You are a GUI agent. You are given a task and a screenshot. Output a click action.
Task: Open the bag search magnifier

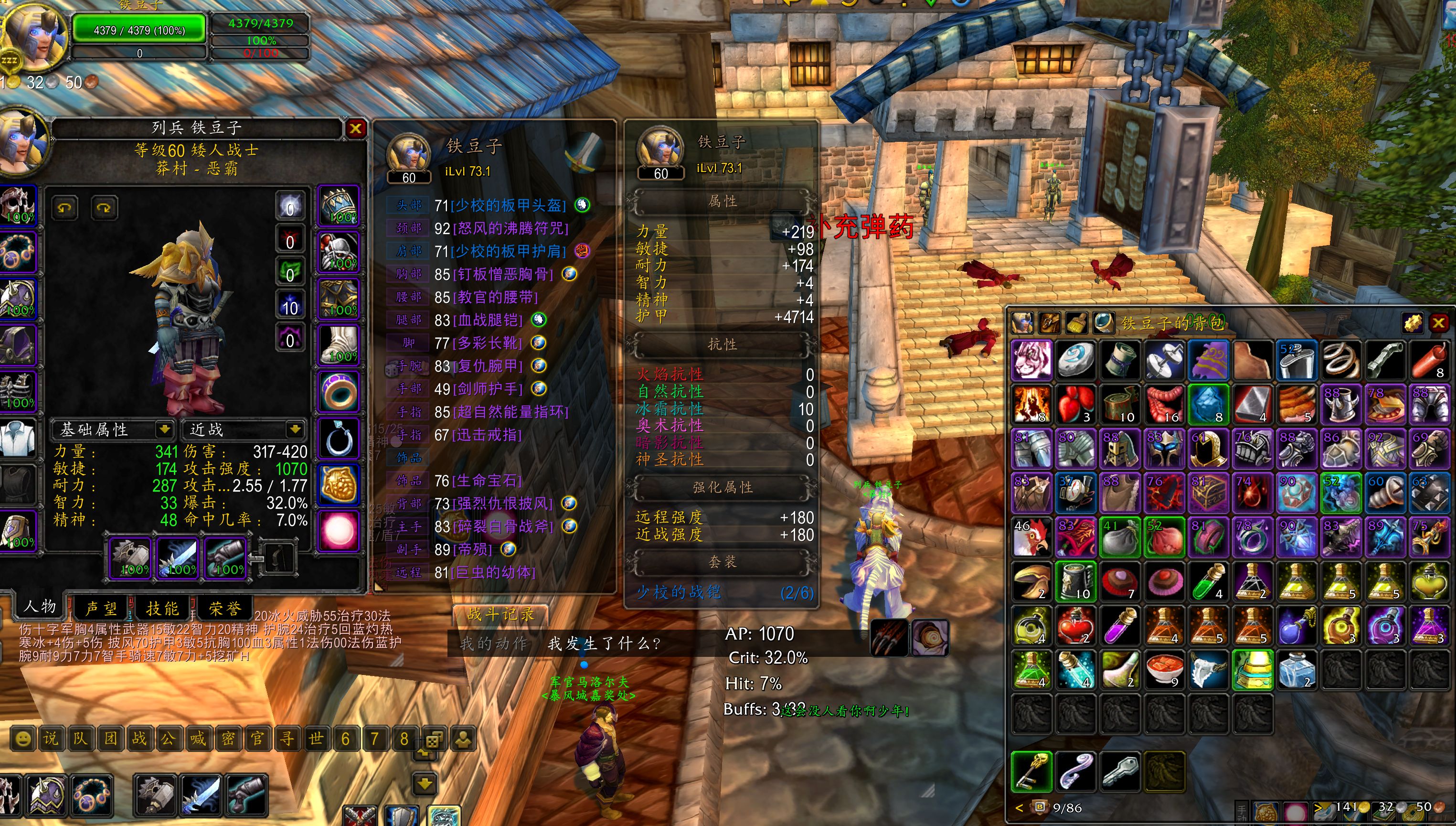pyautogui.click(x=1103, y=323)
